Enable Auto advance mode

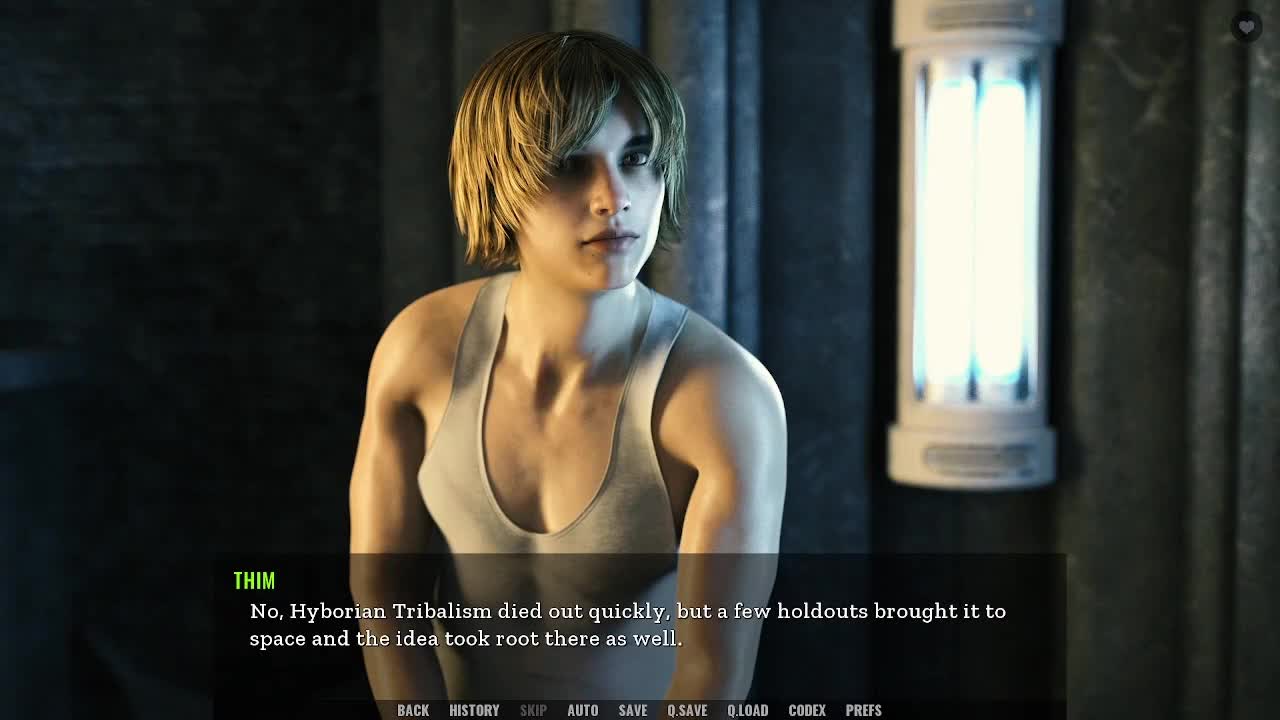(x=582, y=710)
